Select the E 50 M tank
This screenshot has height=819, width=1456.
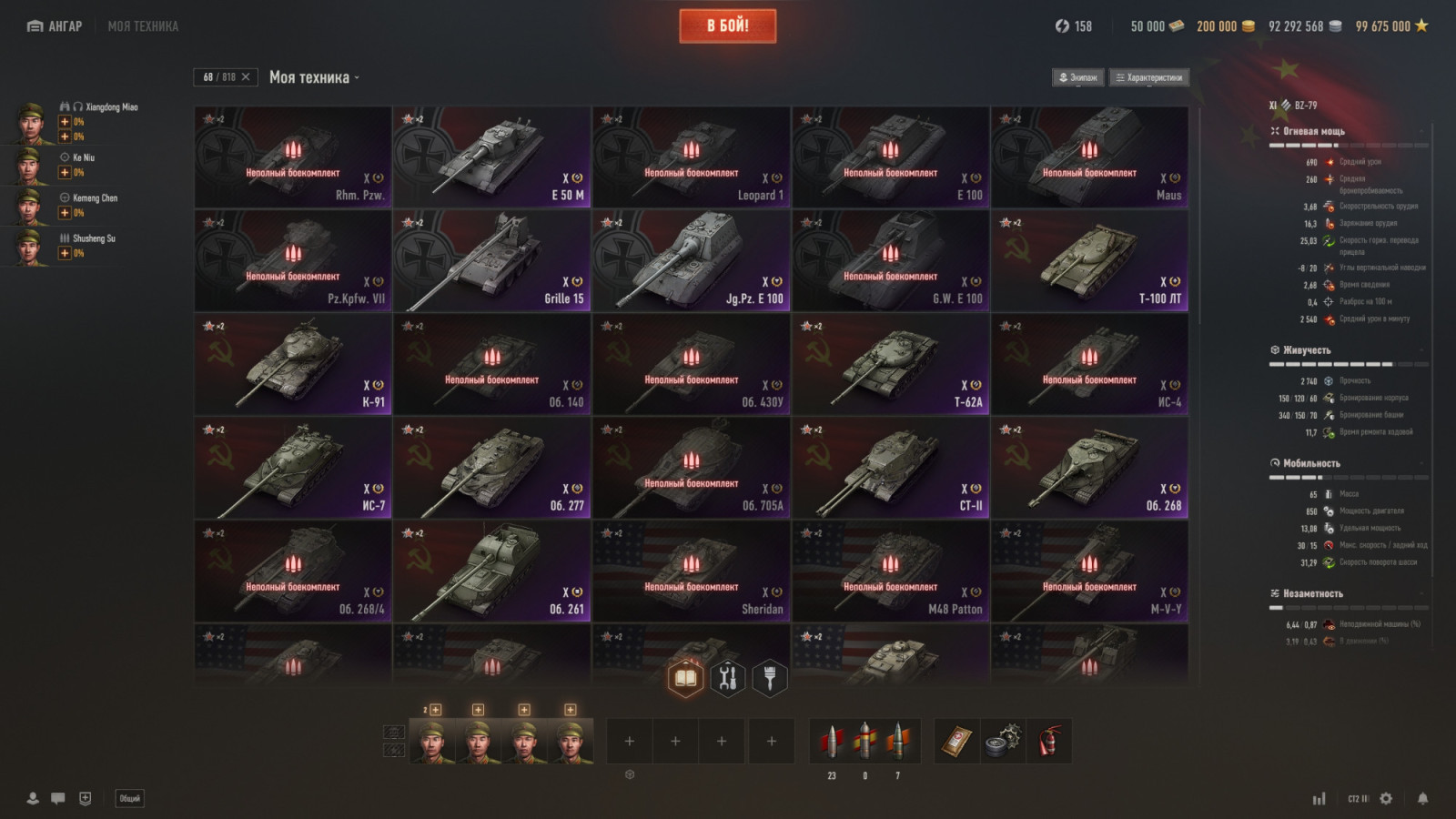491,157
